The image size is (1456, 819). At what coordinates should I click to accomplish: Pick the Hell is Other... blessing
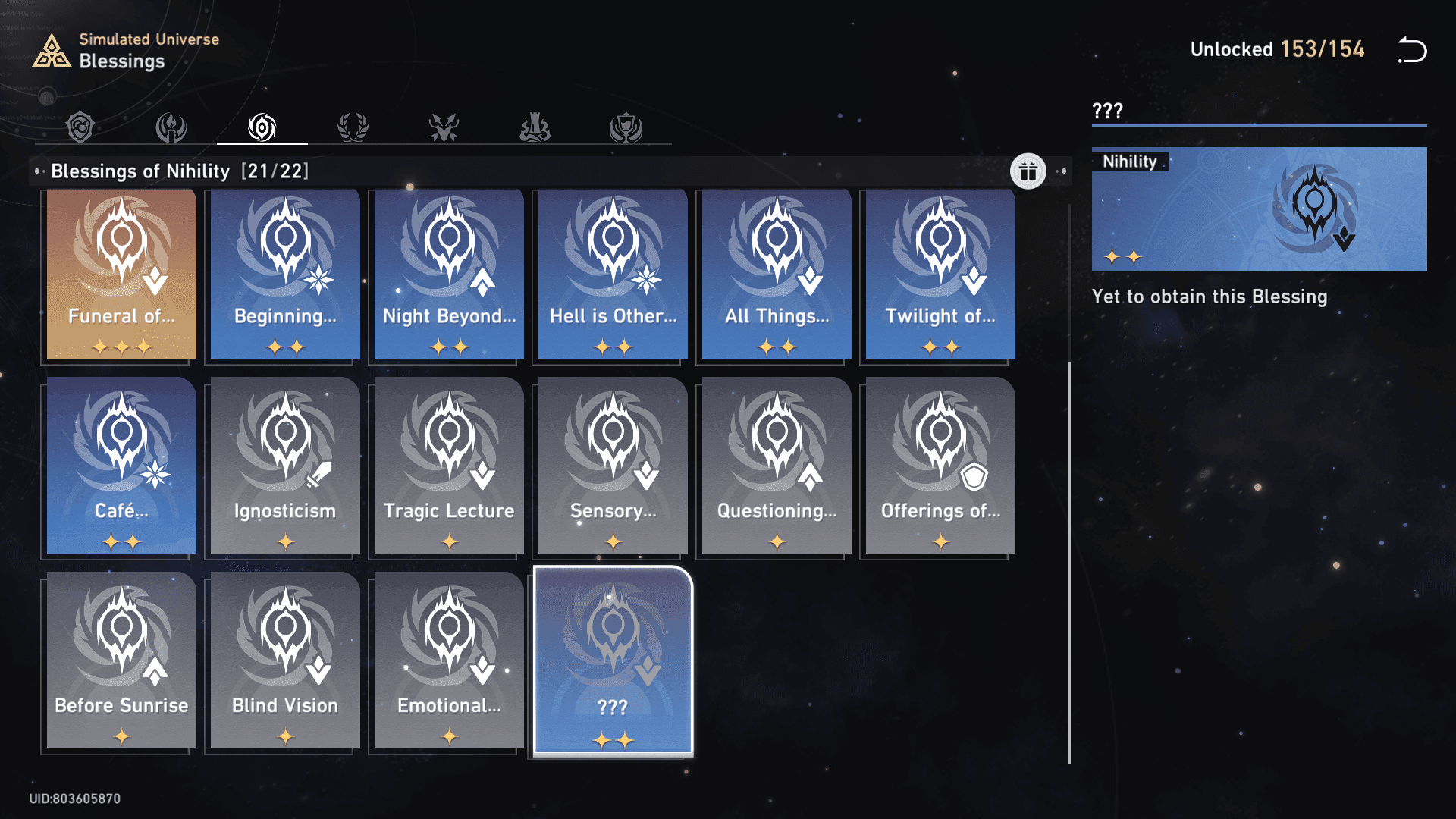point(613,274)
